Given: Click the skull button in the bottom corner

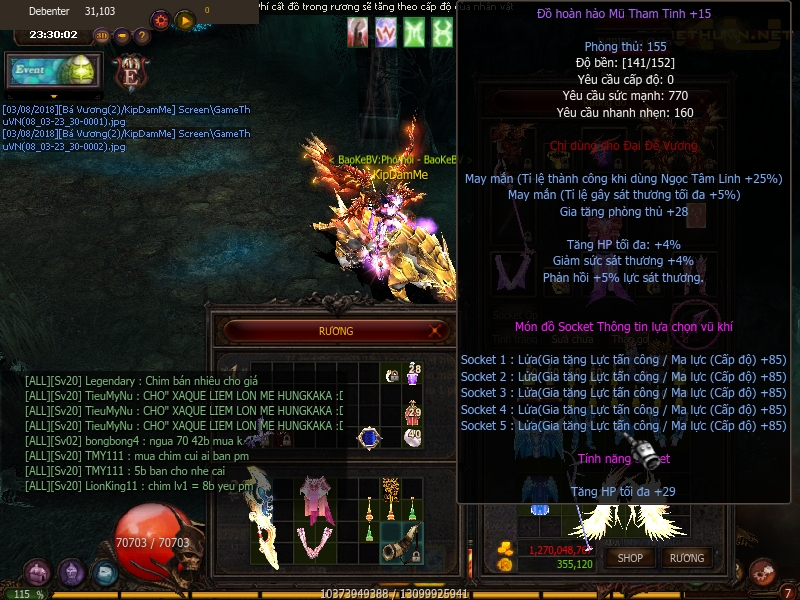Looking at the screenshot, I should [x=762, y=573].
